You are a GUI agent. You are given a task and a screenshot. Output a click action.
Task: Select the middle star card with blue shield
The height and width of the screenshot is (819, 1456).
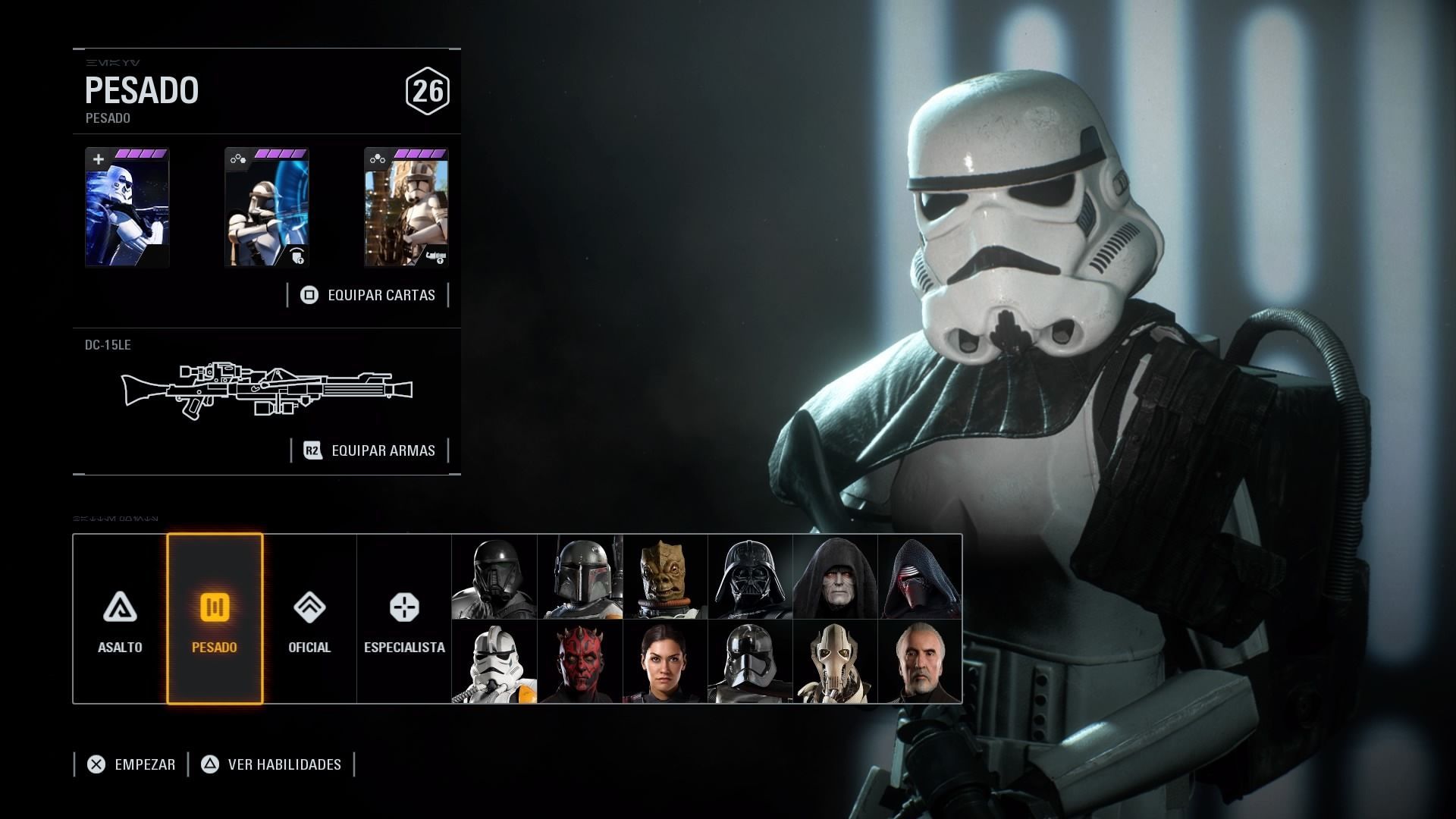[266, 207]
